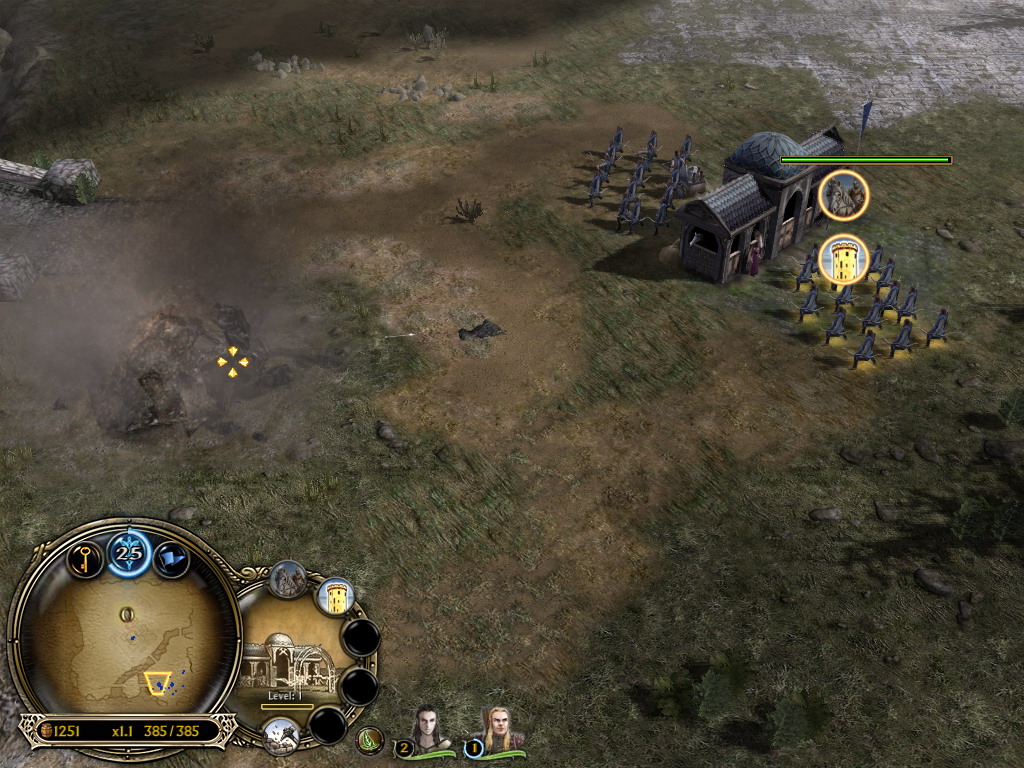The width and height of the screenshot is (1024, 768).
Task: Choose the yellow tower upgrade in the command panel
Action: tap(336, 597)
